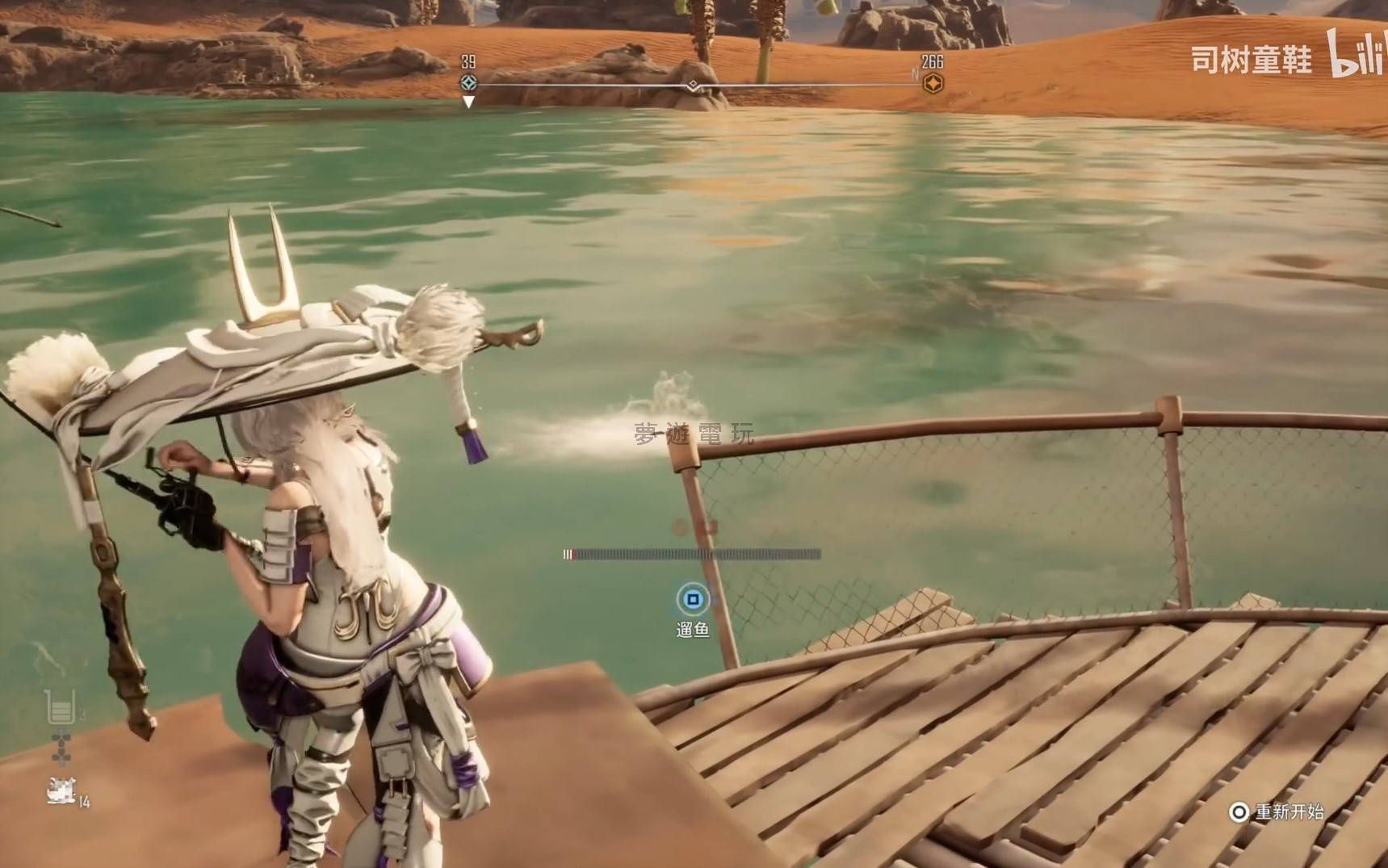Click the compass center diamond indicator
Viewport: 1388px width, 868px height.
[x=693, y=85]
